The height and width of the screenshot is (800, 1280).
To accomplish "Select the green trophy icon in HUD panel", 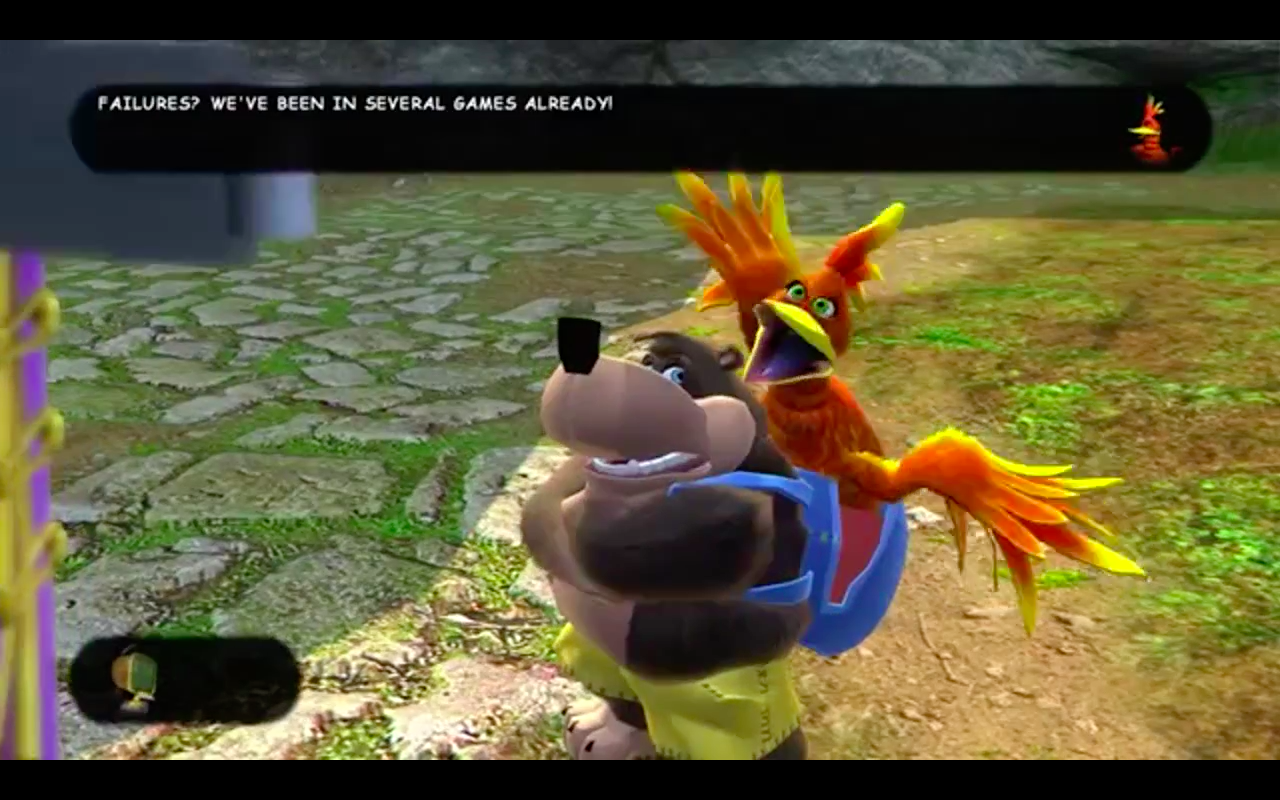I will pyautogui.click(x=134, y=679).
